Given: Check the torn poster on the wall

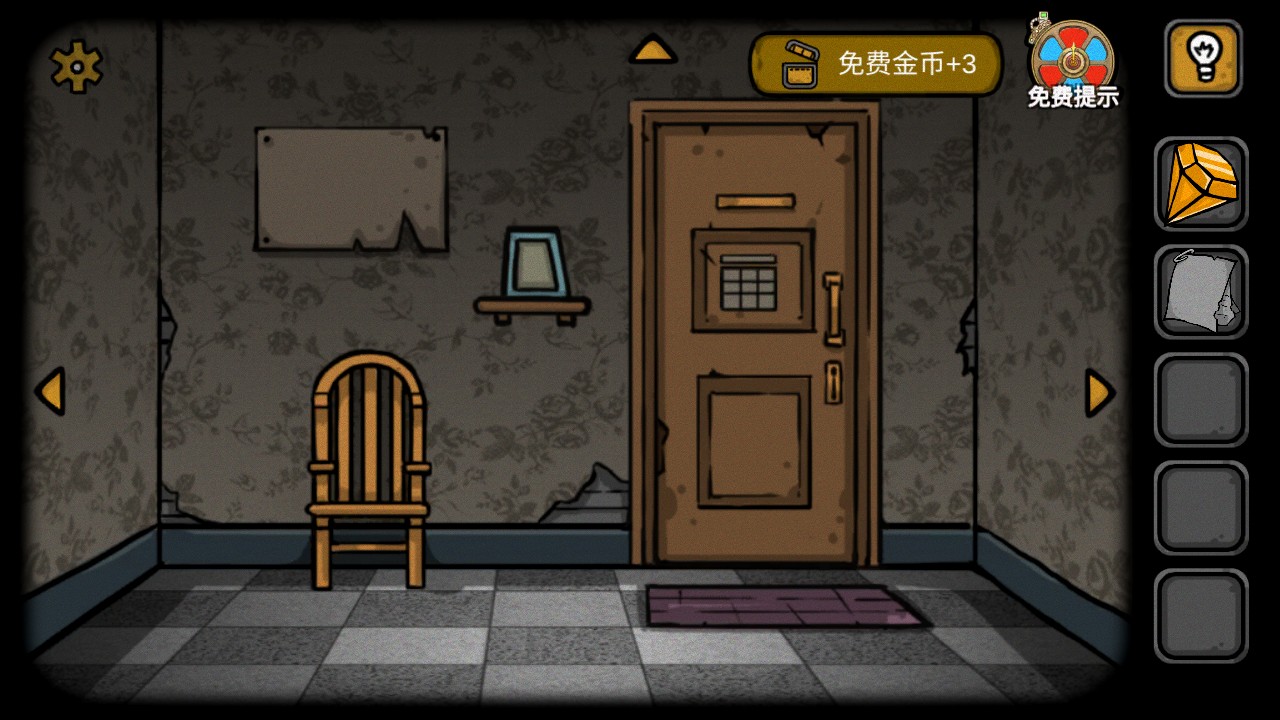Looking at the screenshot, I should pyautogui.click(x=350, y=190).
